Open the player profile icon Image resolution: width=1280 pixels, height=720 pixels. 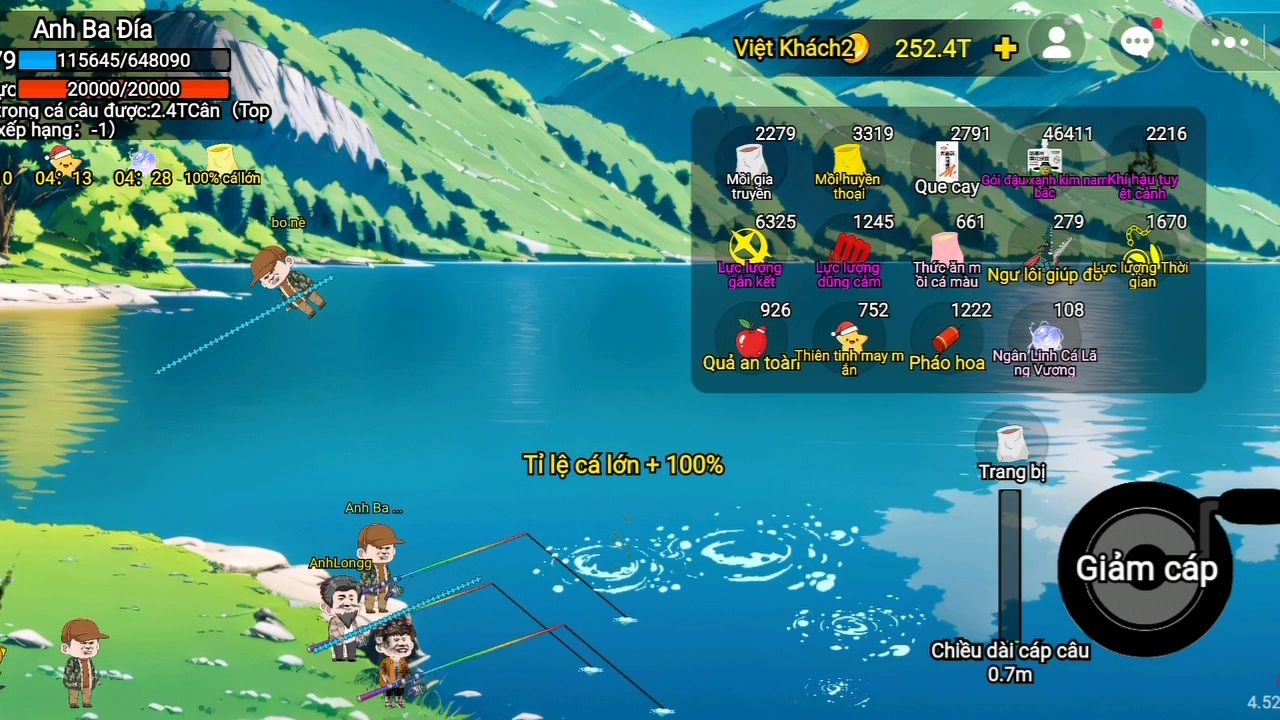point(1056,44)
